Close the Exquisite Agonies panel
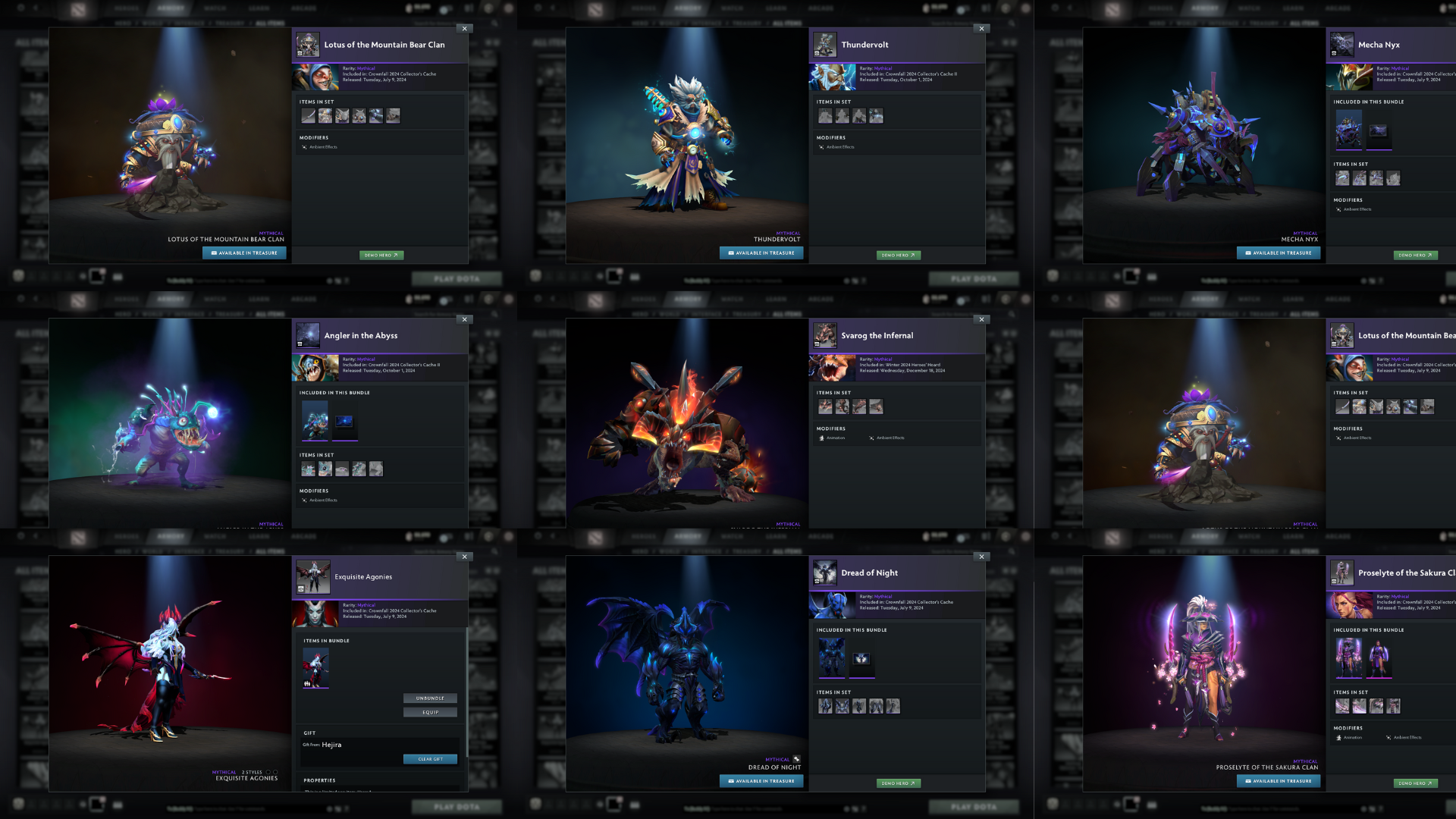The height and width of the screenshot is (819, 1456). (465, 557)
